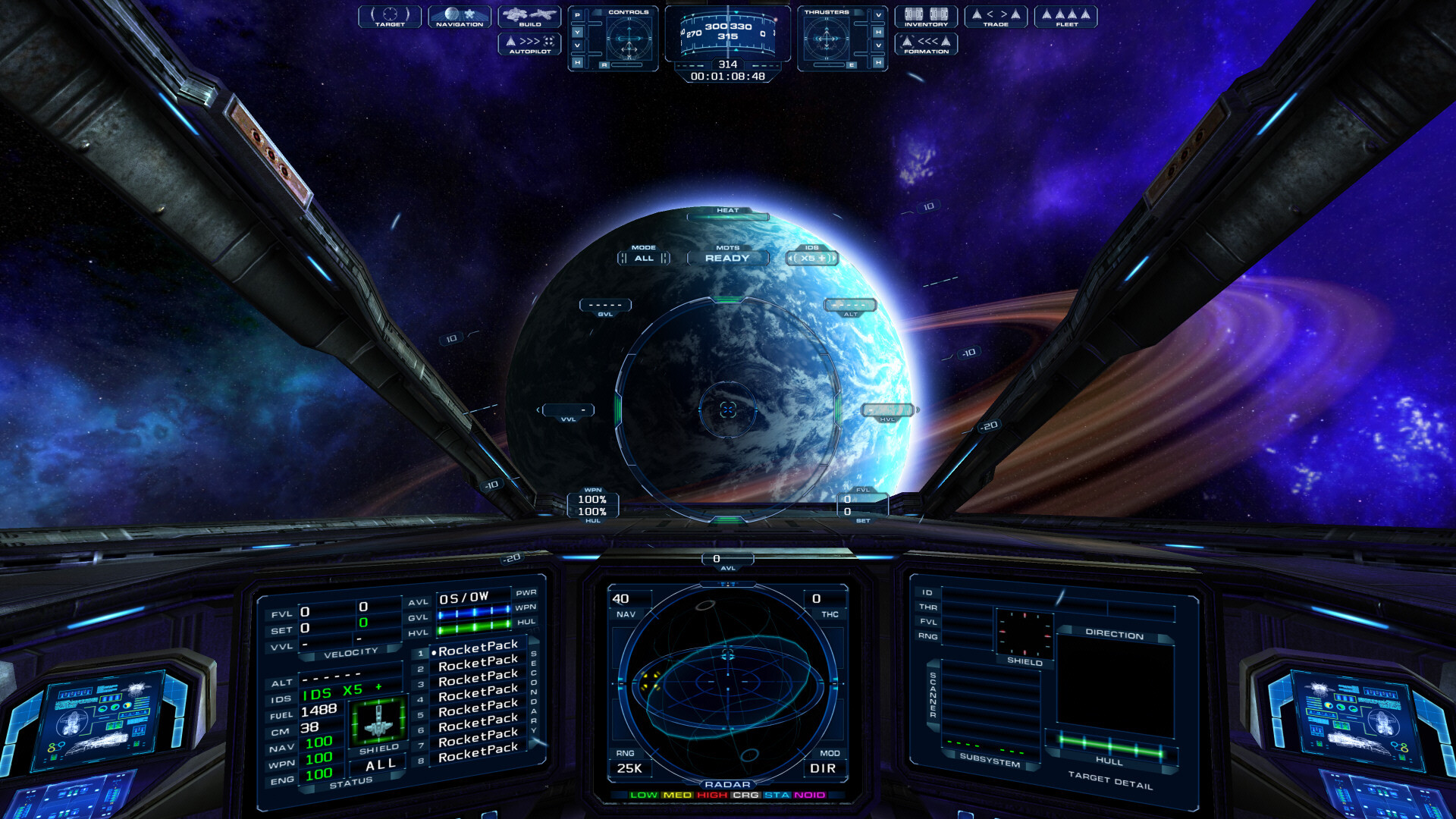Set shield distribution to ALL

(381, 764)
